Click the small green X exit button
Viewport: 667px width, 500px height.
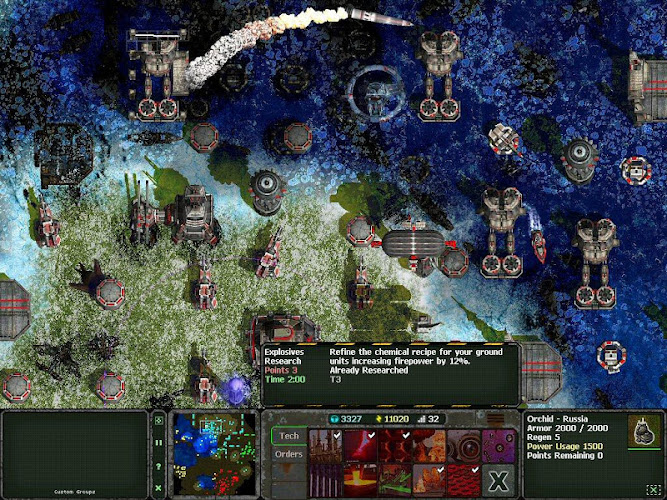[159, 487]
